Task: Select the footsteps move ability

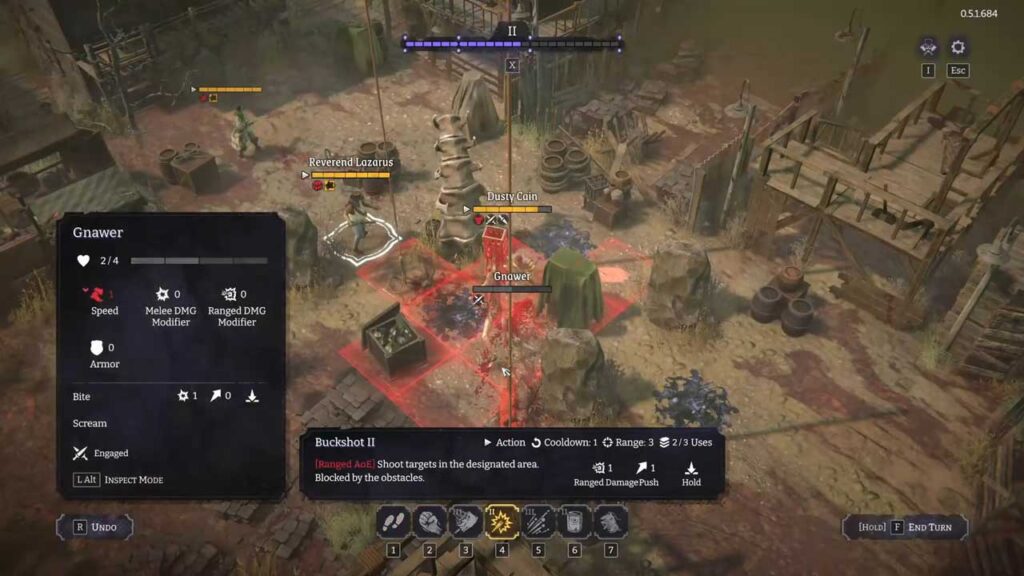Action: [x=393, y=521]
